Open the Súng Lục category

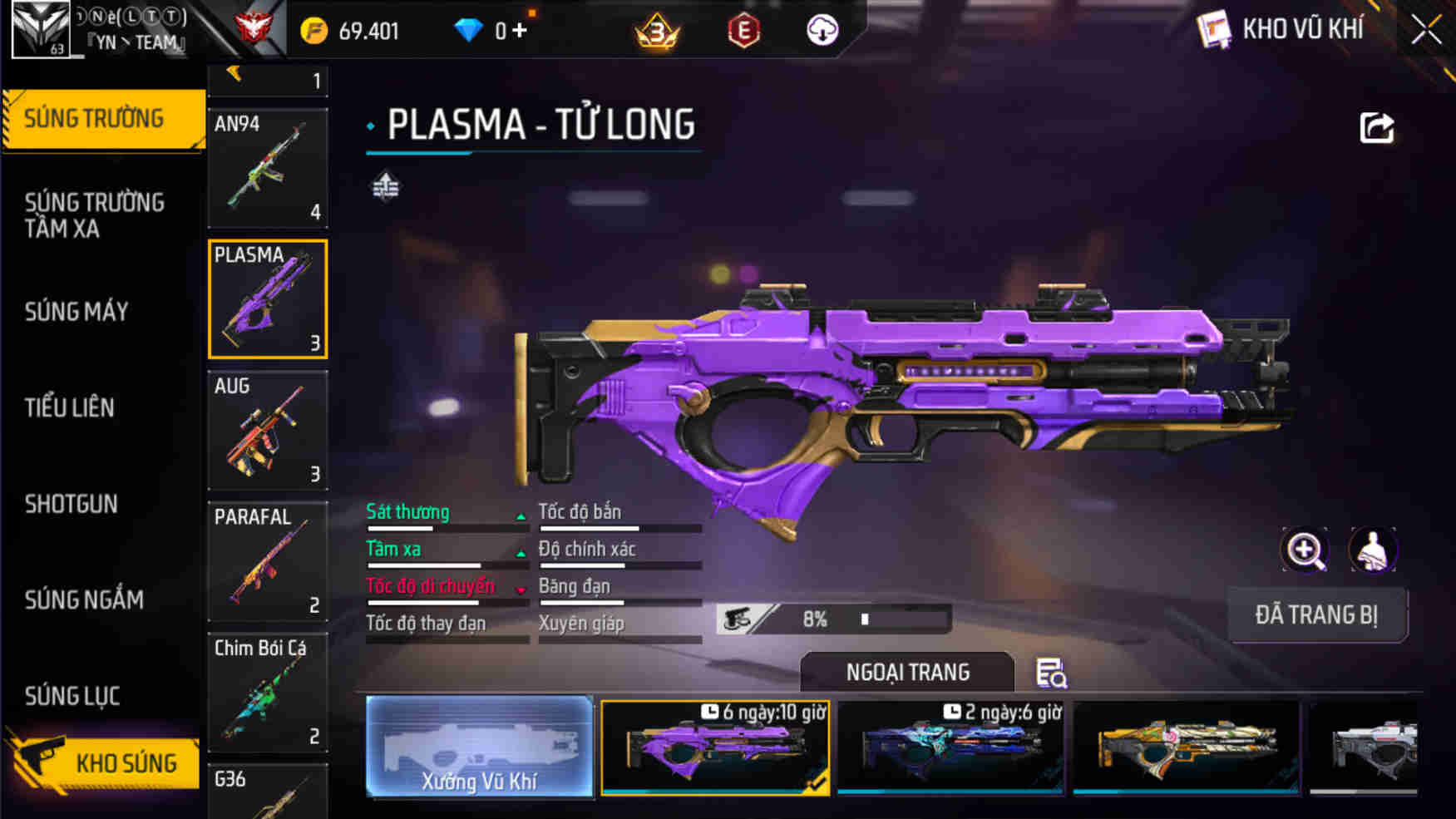72,696
